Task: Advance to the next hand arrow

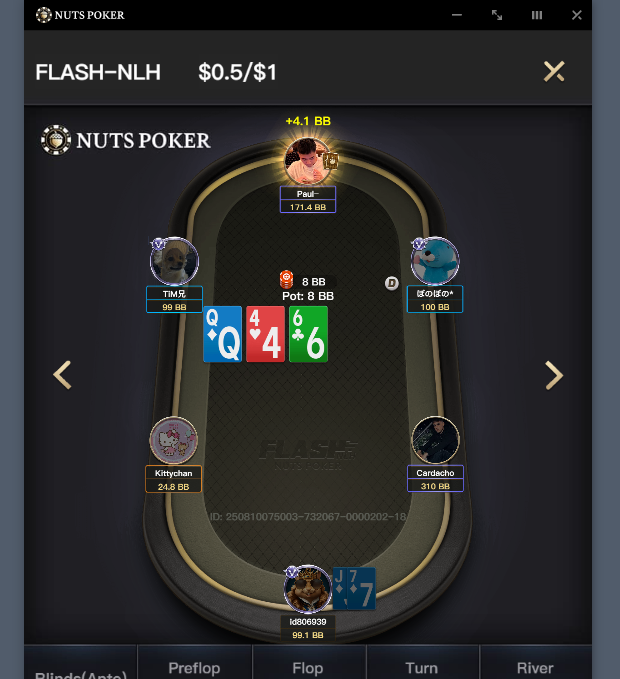Action: pos(553,375)
